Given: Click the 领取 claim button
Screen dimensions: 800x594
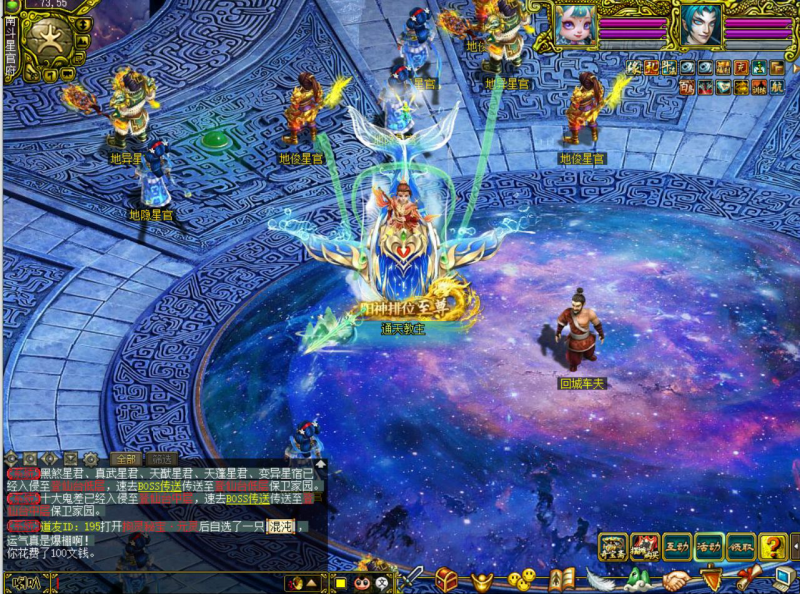Looking at the screenshot, I should 741,546.
